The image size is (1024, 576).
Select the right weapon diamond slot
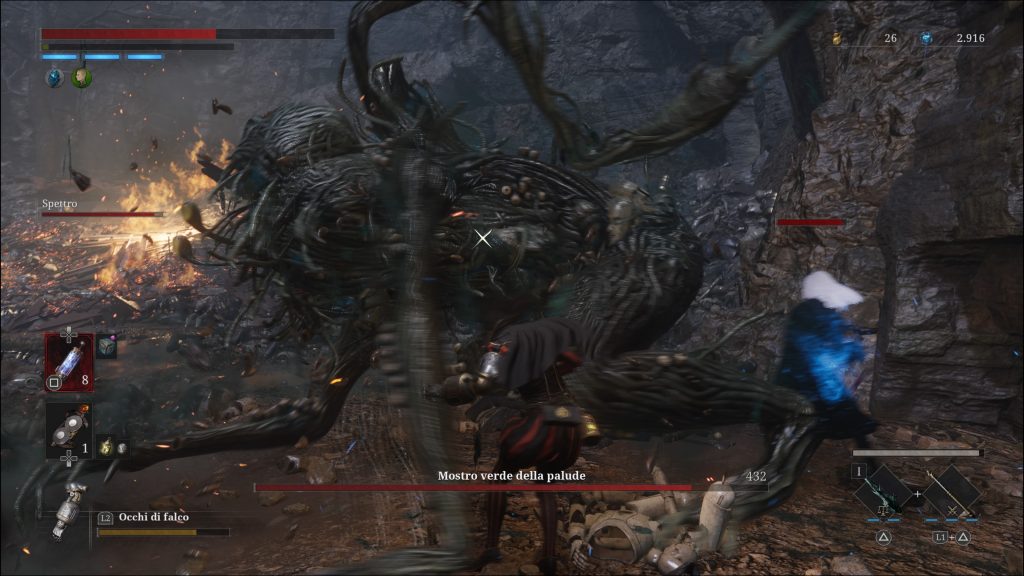point(951,491)
